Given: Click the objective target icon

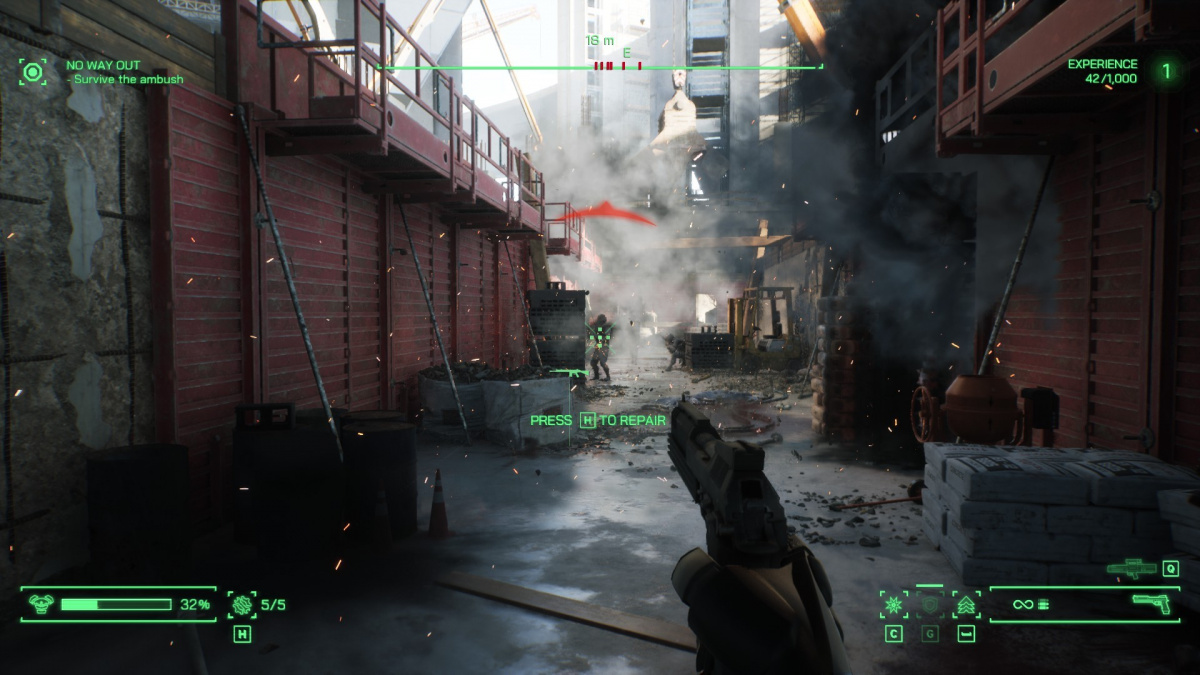Looking at the screenshot, I should (34, 72).
